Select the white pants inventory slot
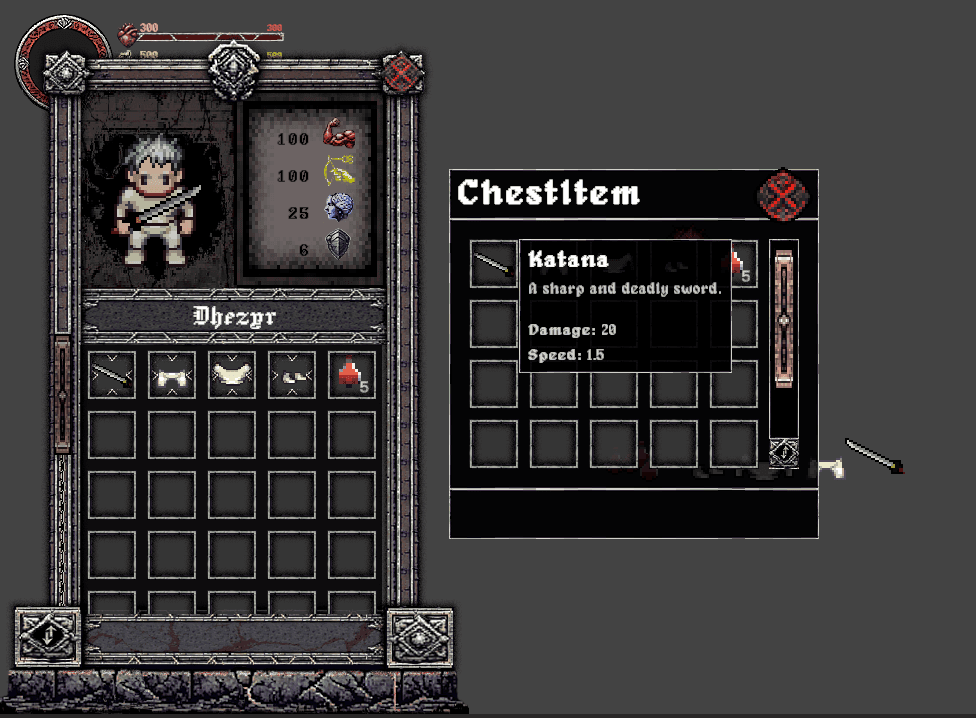976x718 pixels. [x=232, y=375]
